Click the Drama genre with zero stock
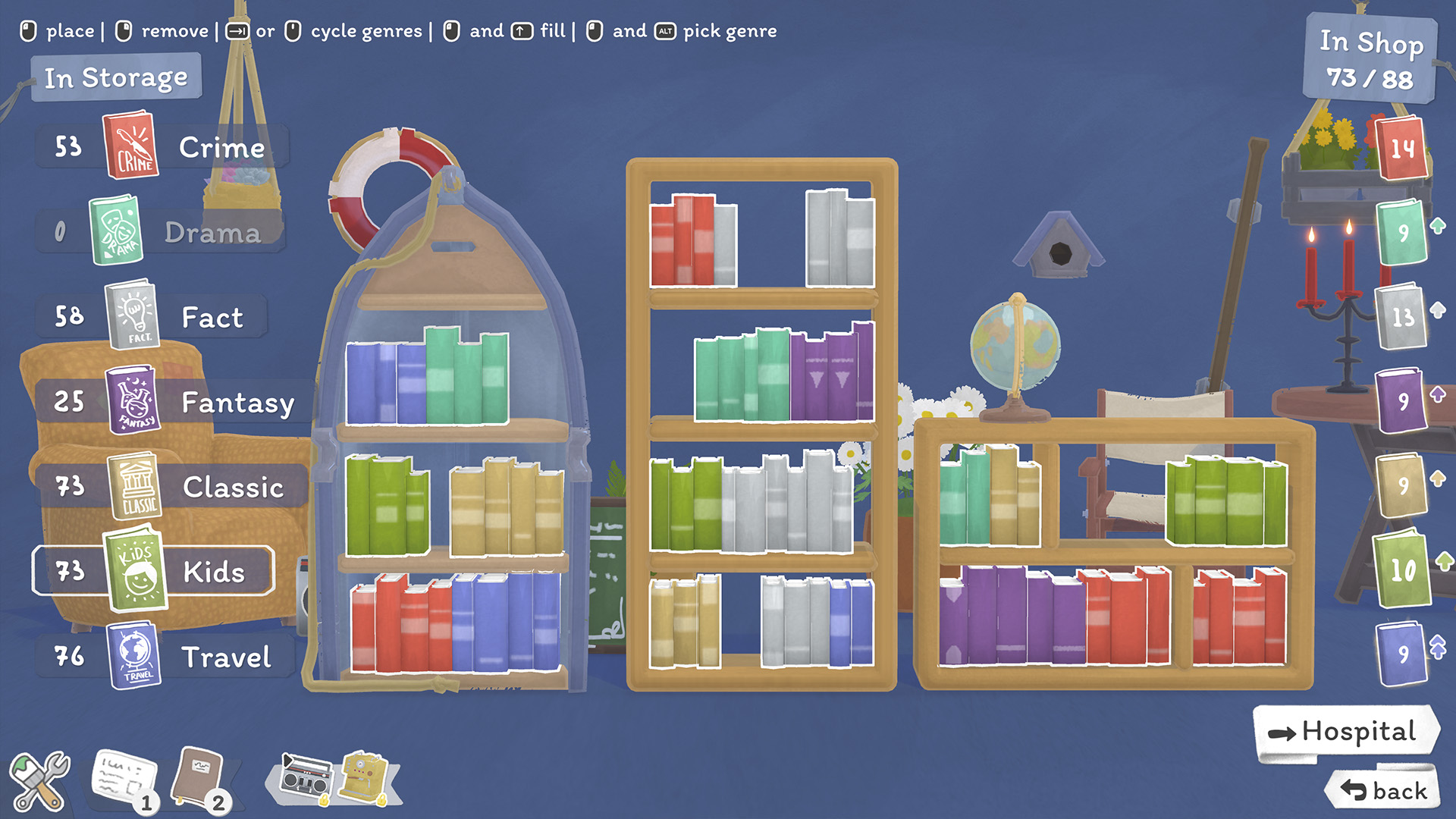The width and height of the screenshot is (1456, 819). click(x=159, y=231)
